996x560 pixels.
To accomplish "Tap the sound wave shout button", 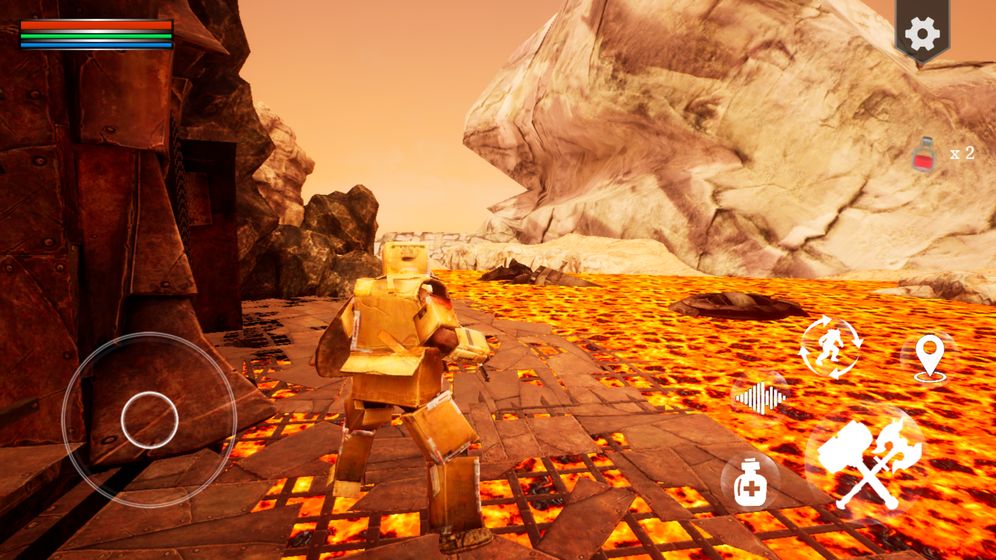I will pyautogui.click(x=760, y=398).
